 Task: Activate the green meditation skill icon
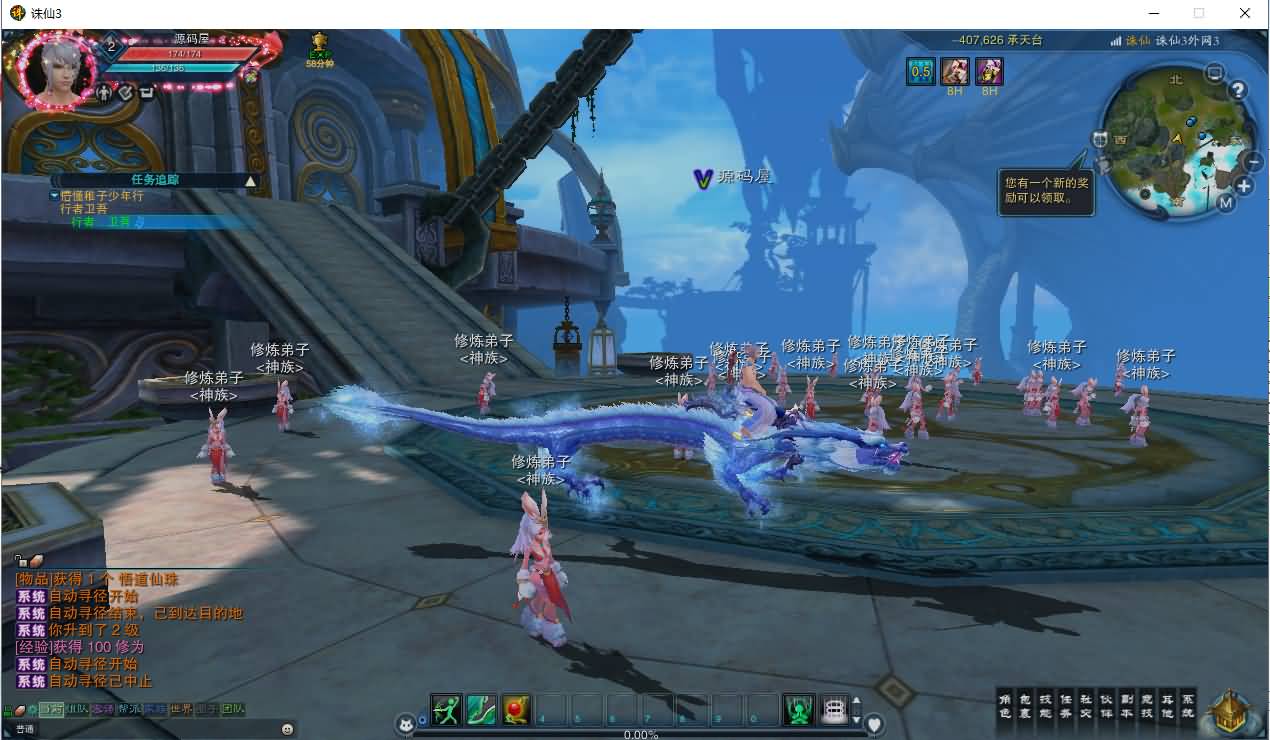click(x=799, y=709)
